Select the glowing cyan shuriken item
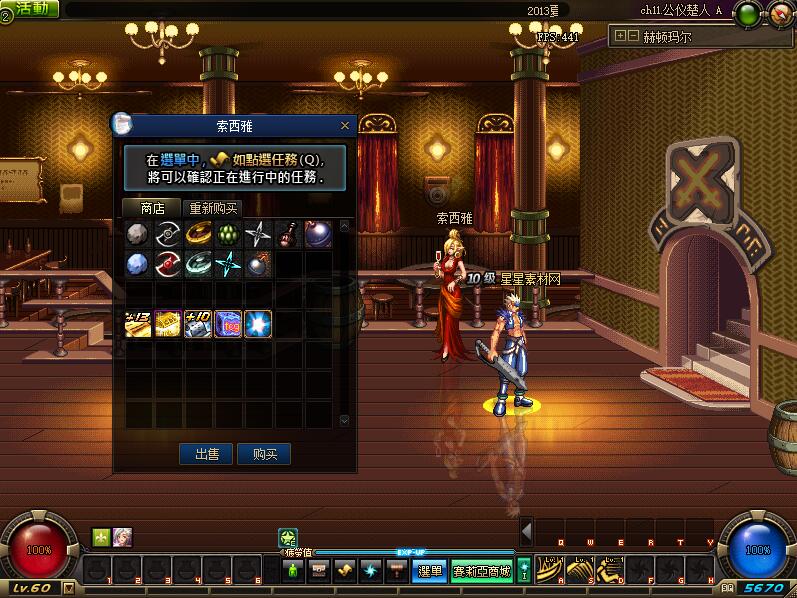Viewport: 797px width, 598px height. click(x=228, y=264)
